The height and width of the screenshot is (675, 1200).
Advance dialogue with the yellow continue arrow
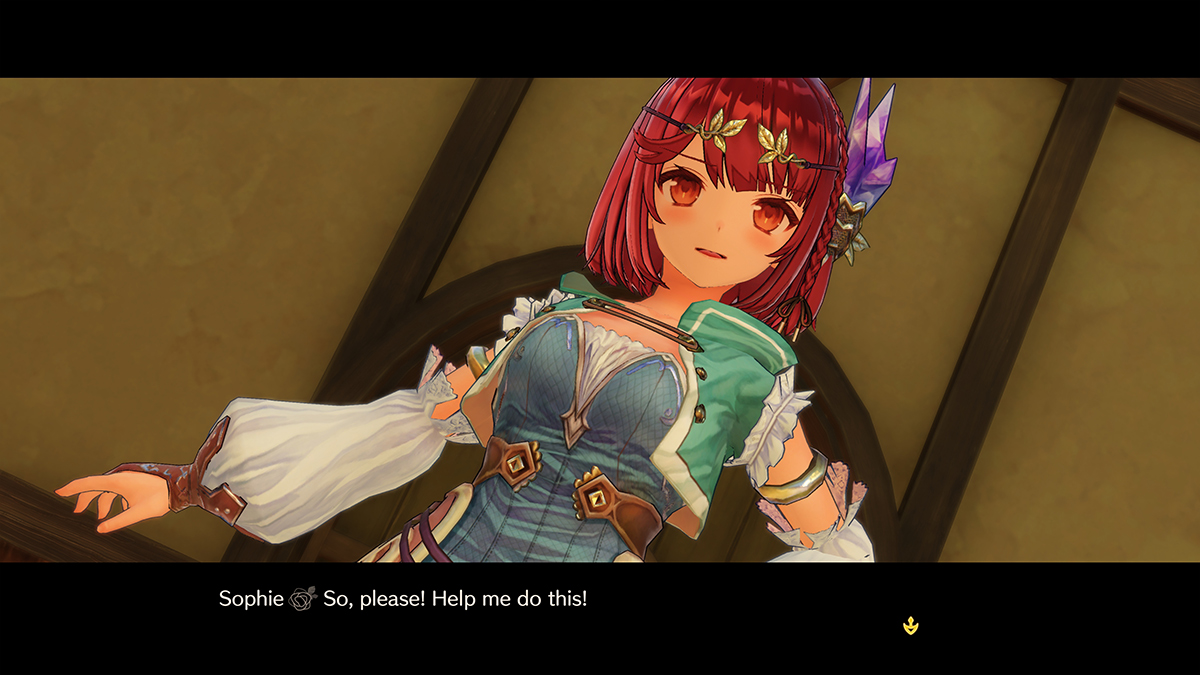[x=910, y=626]
